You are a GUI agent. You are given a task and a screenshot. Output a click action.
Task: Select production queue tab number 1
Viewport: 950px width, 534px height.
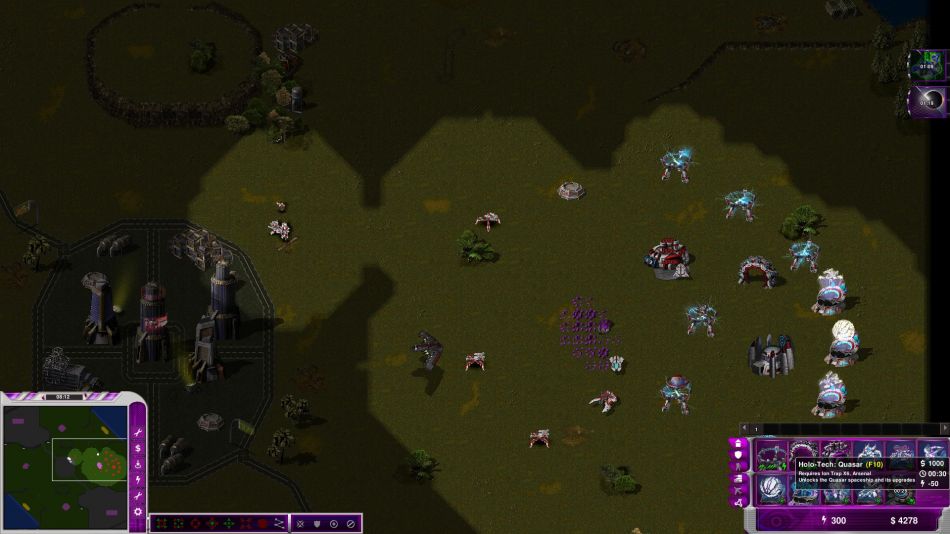(x=757, y=429)
